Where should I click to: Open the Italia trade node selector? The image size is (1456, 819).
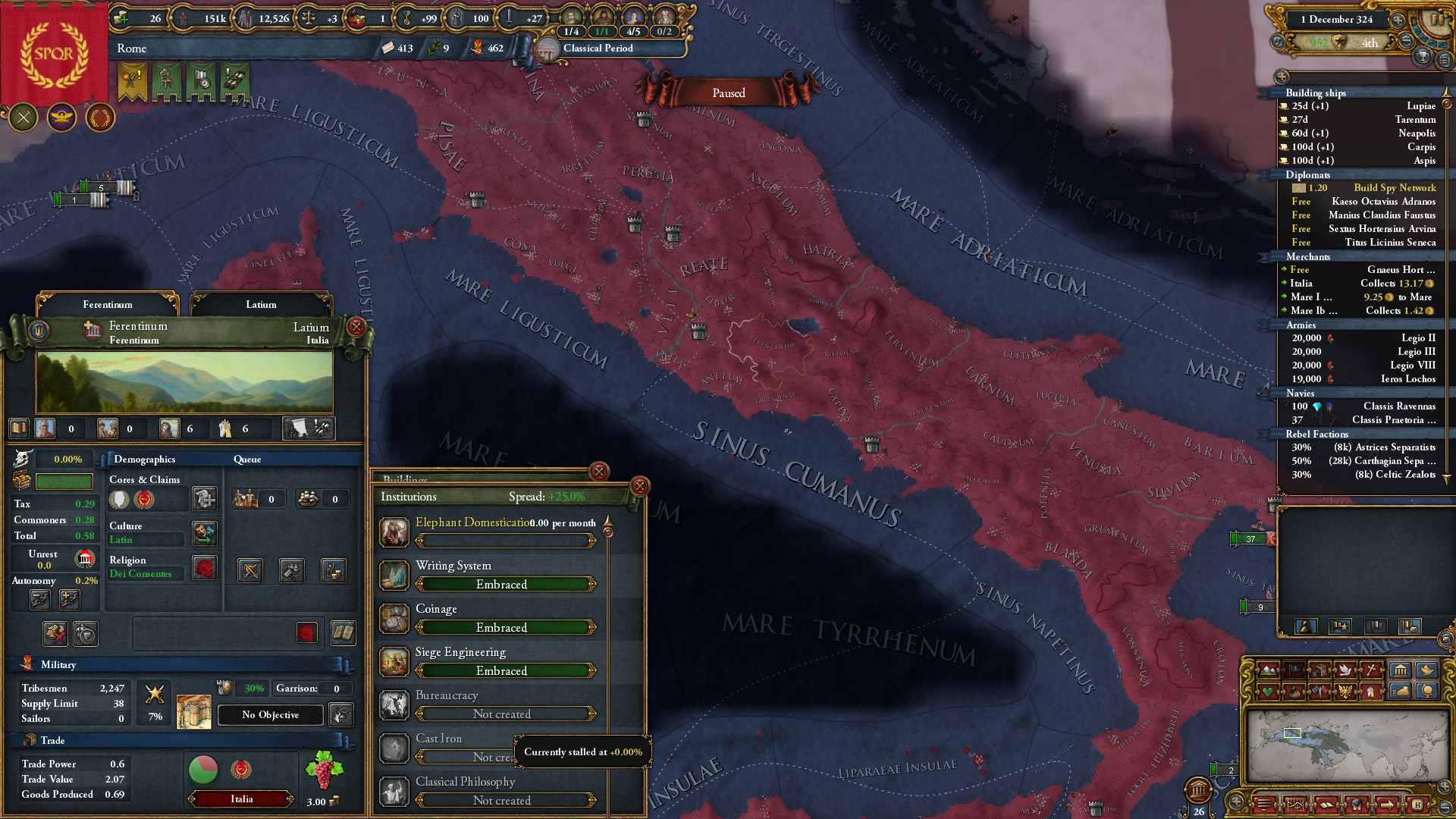[240, 799]
